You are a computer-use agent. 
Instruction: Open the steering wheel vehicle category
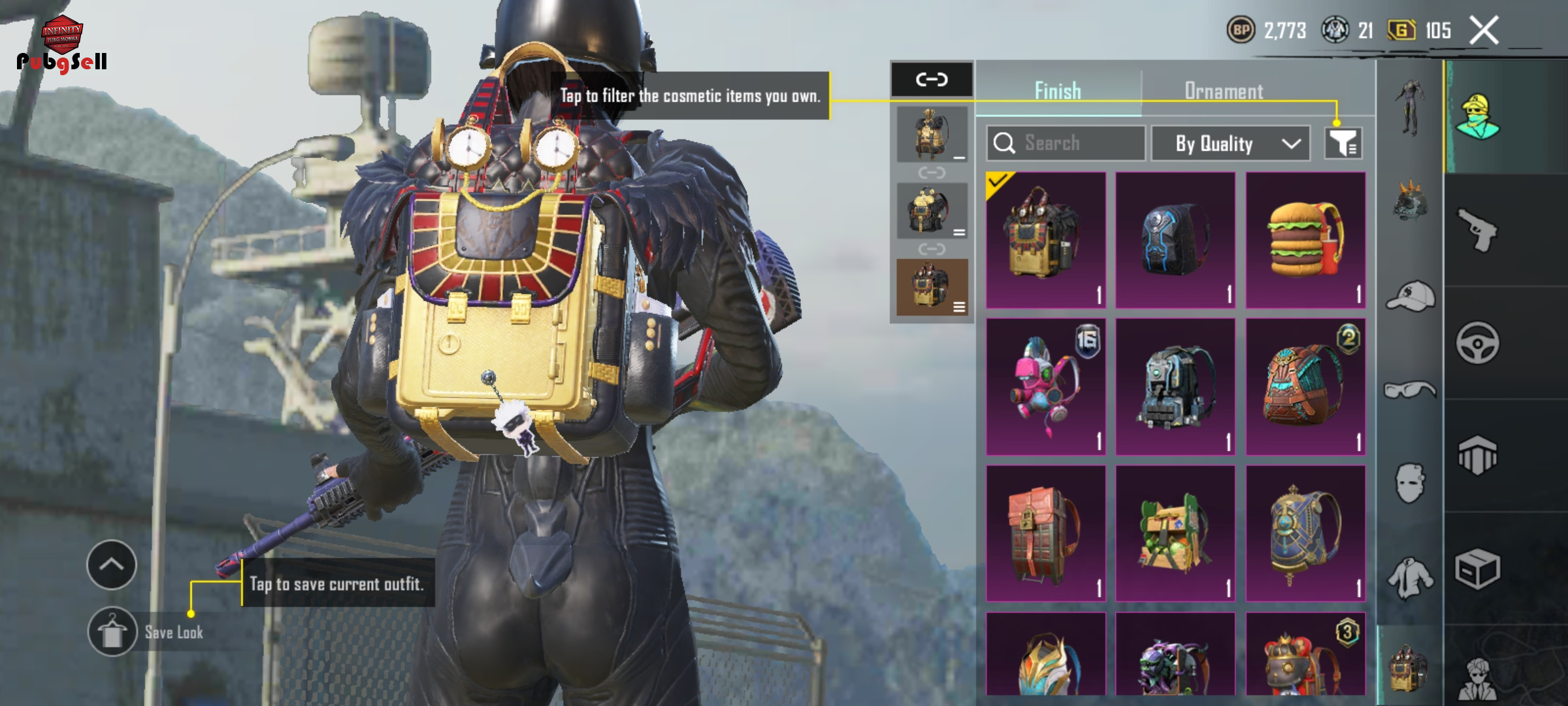point(1478,343)
